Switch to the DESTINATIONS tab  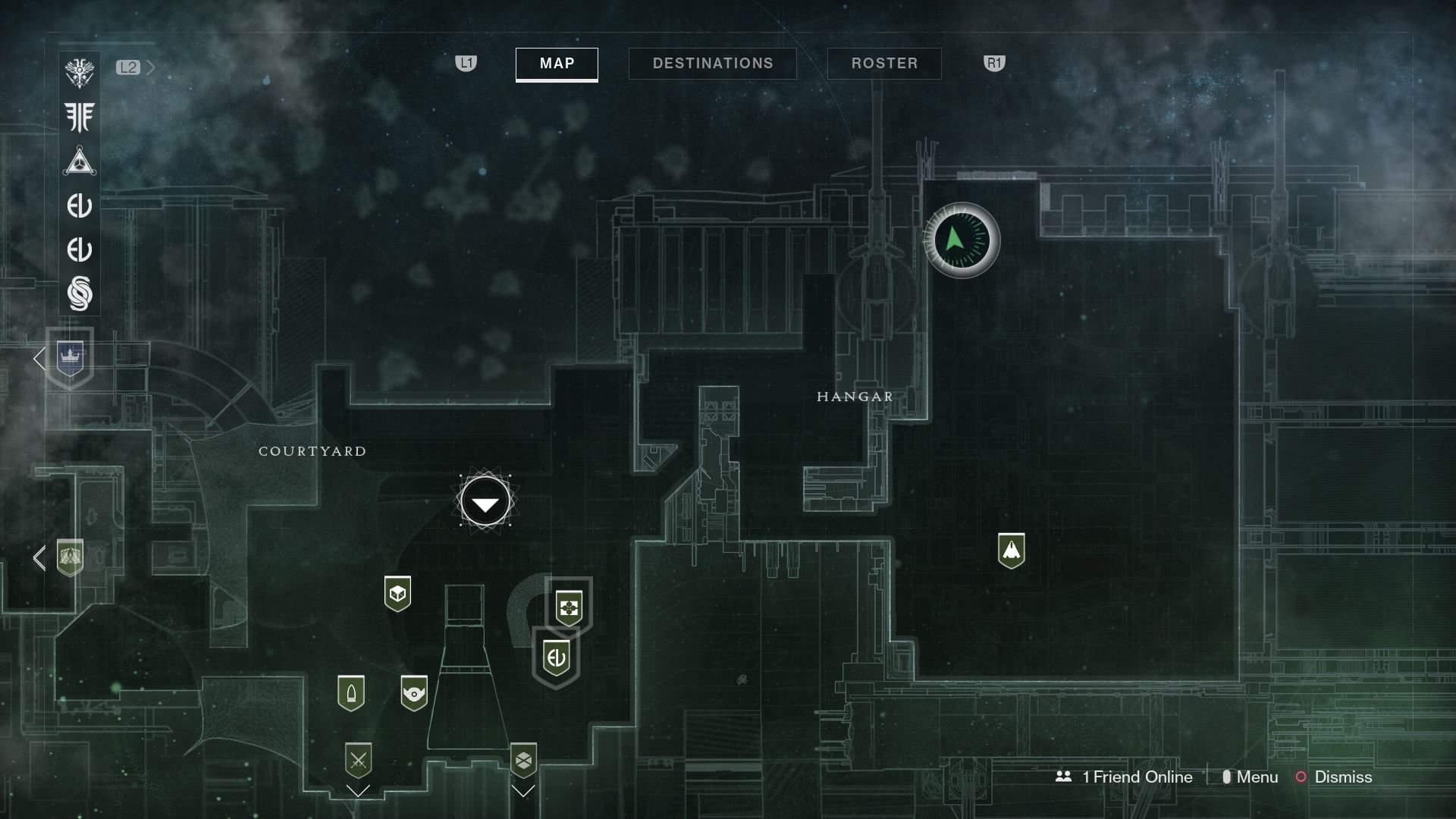point(712,64)
